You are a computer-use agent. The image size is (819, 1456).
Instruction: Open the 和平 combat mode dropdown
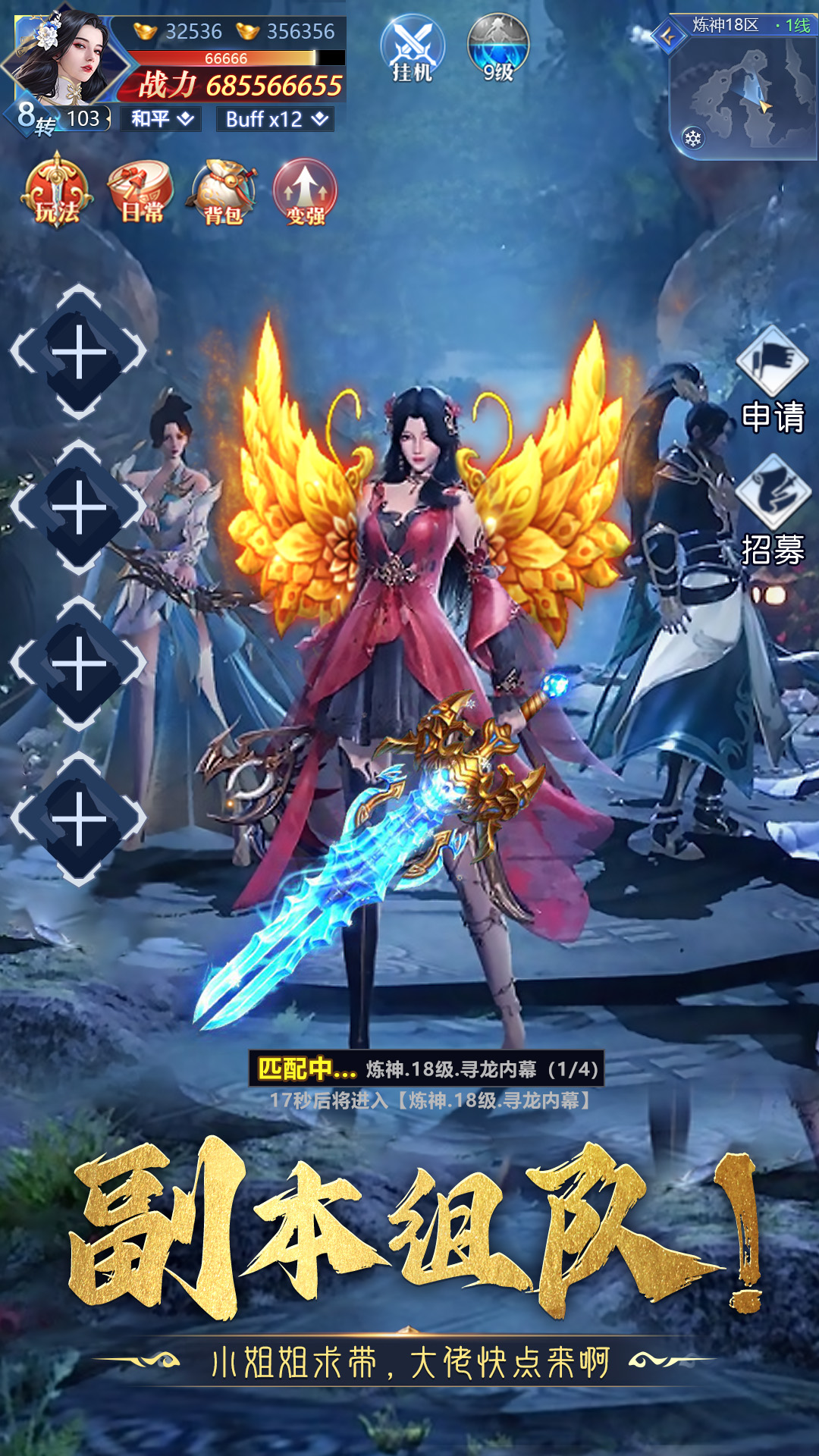(x=162, y=119)
